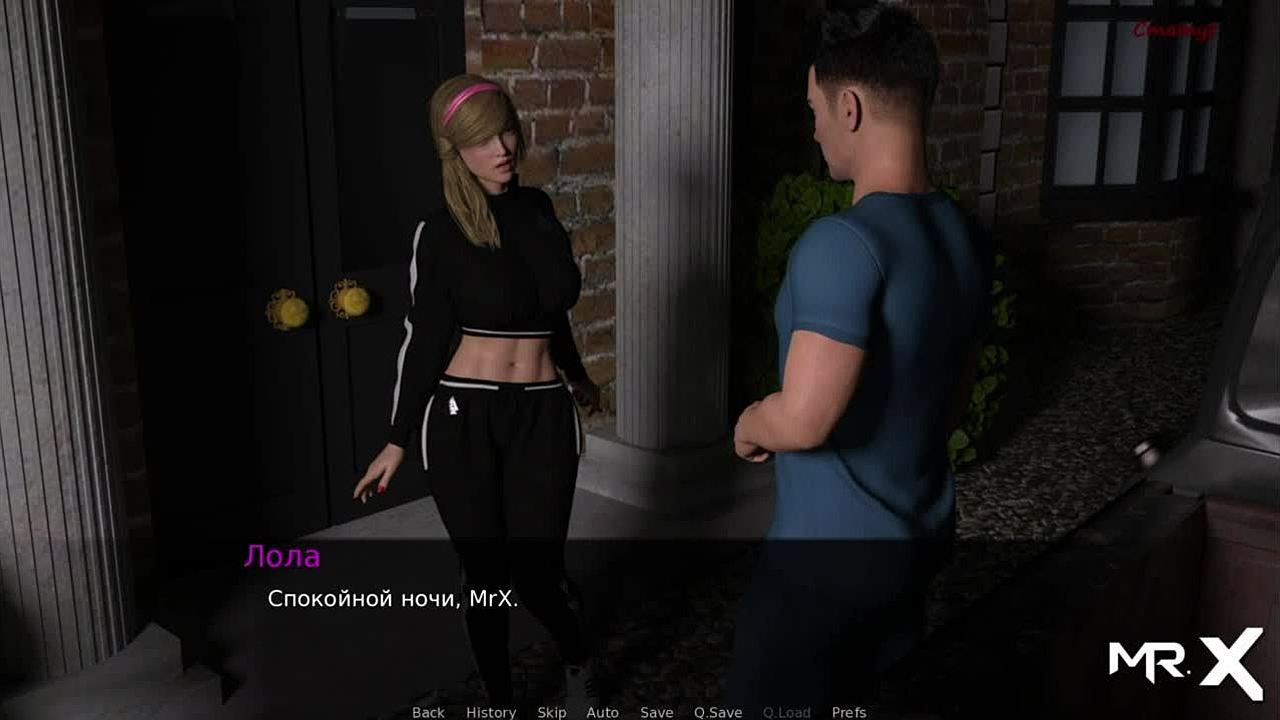Image resolution: width=1280 pixels, height=720 pixels.
Task: Activate the Skip dialogue option
Action: [551, 712]
